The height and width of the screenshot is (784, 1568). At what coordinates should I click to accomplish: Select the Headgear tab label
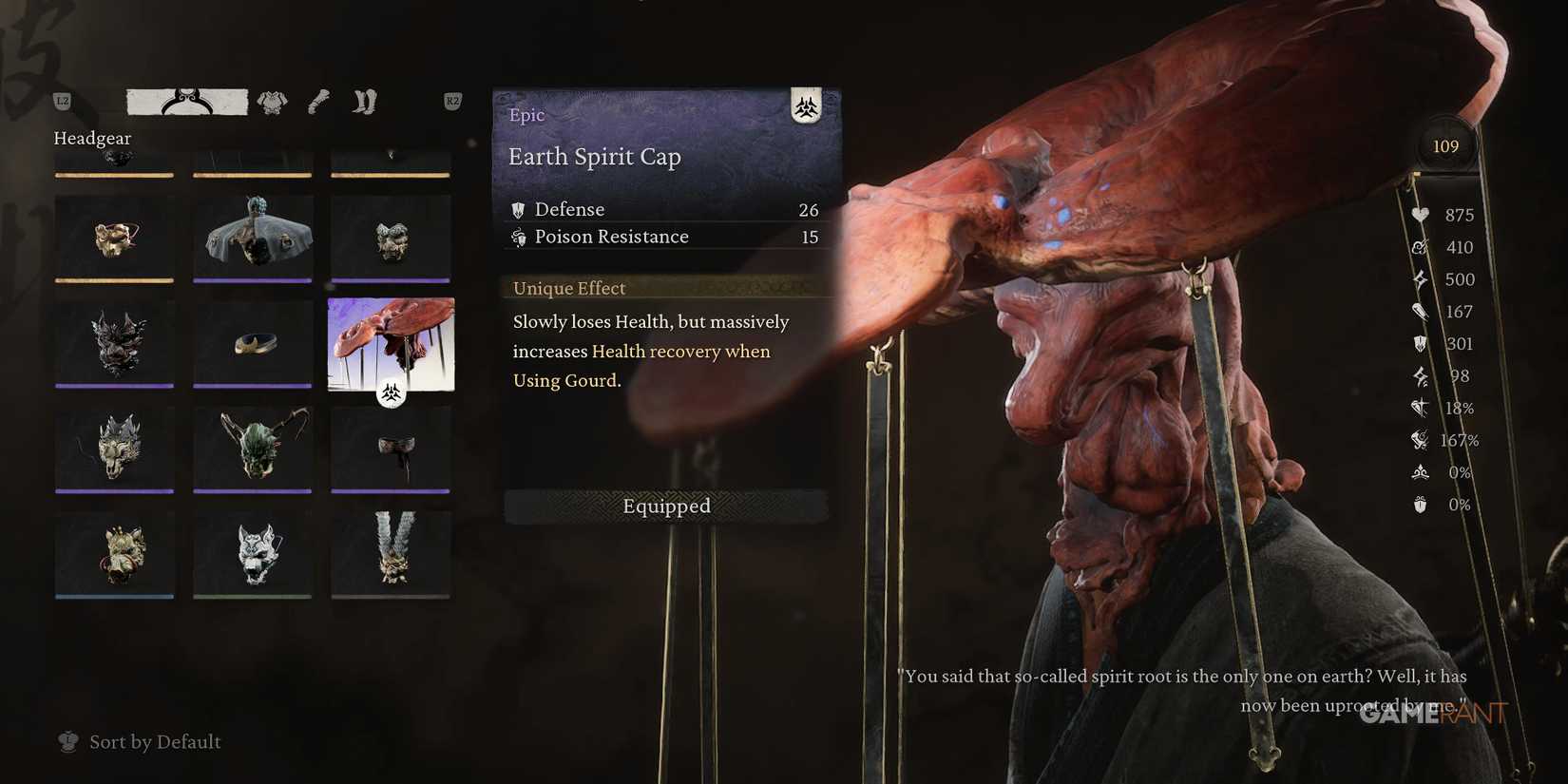point(92,138)
